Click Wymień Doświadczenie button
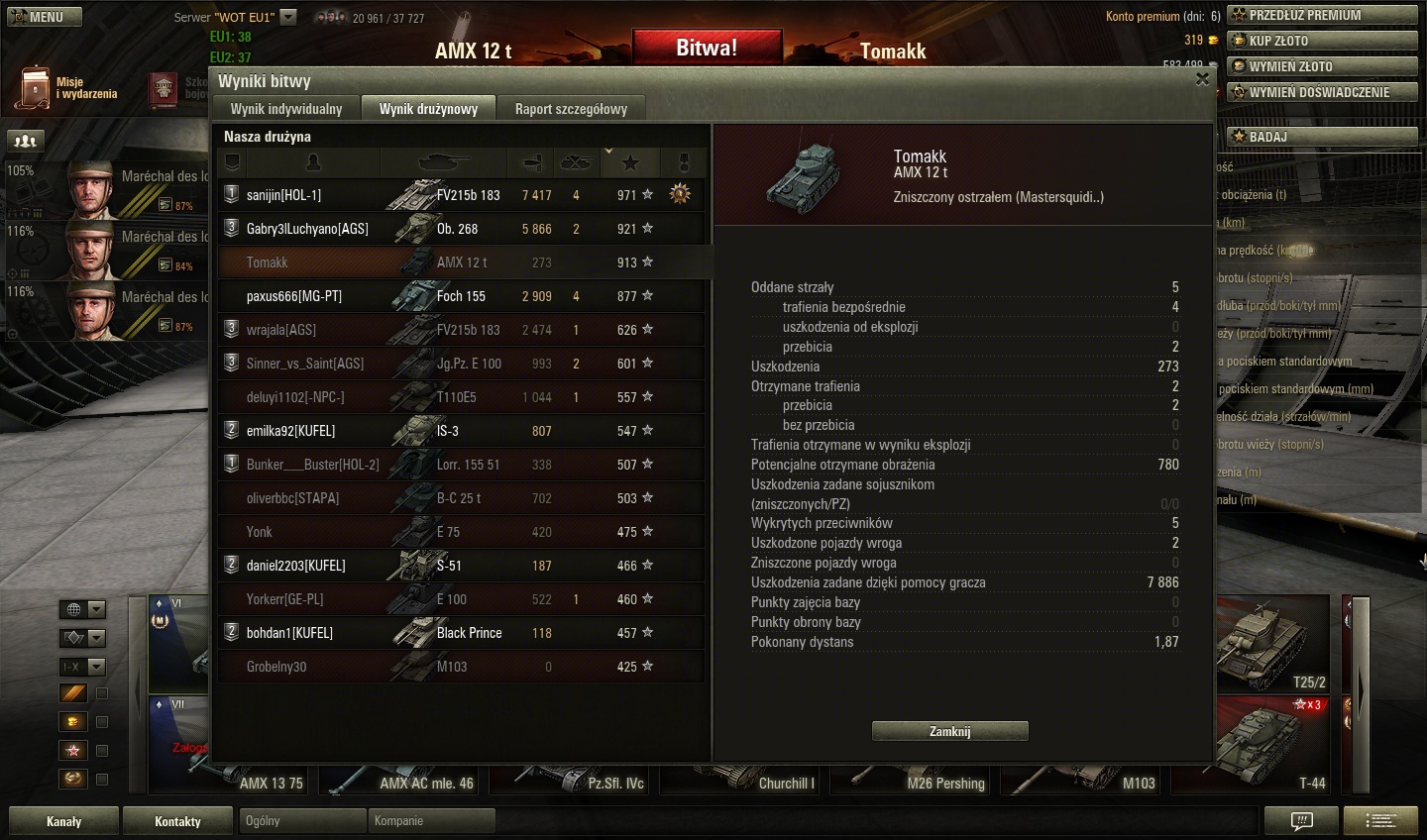The image size is (1427, 840). coord(1322,92)
